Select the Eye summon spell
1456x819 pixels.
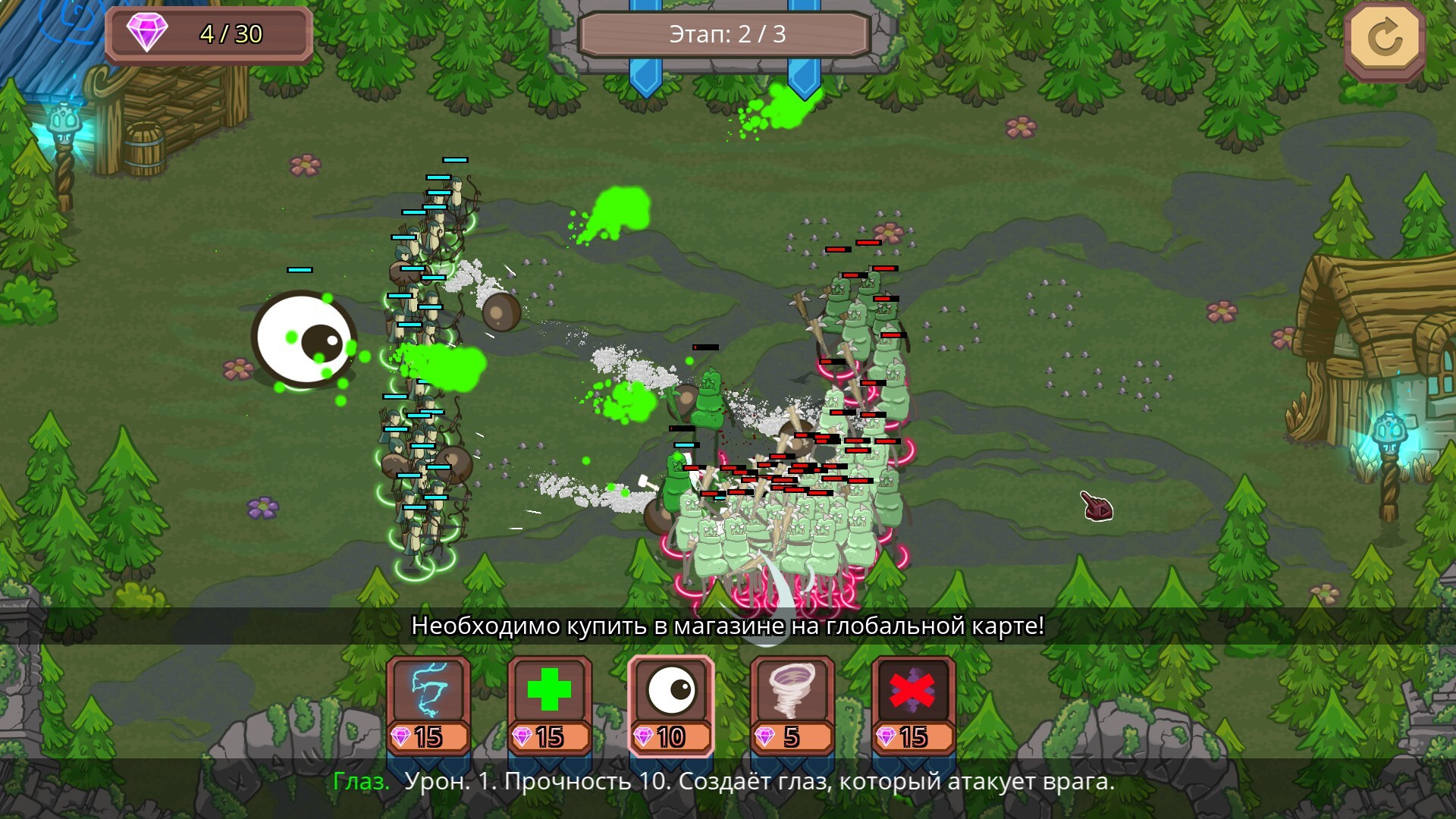(671, 705)
